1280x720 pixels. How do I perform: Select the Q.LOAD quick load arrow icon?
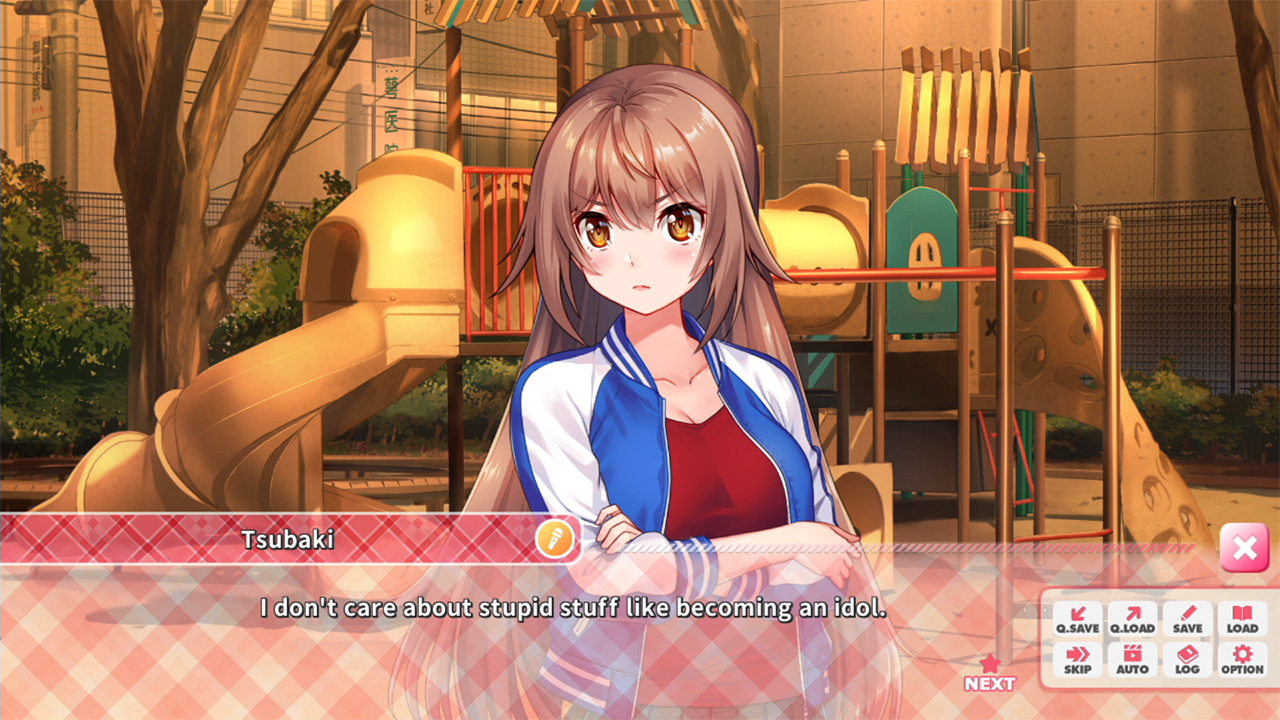(x=1131, y=619)
